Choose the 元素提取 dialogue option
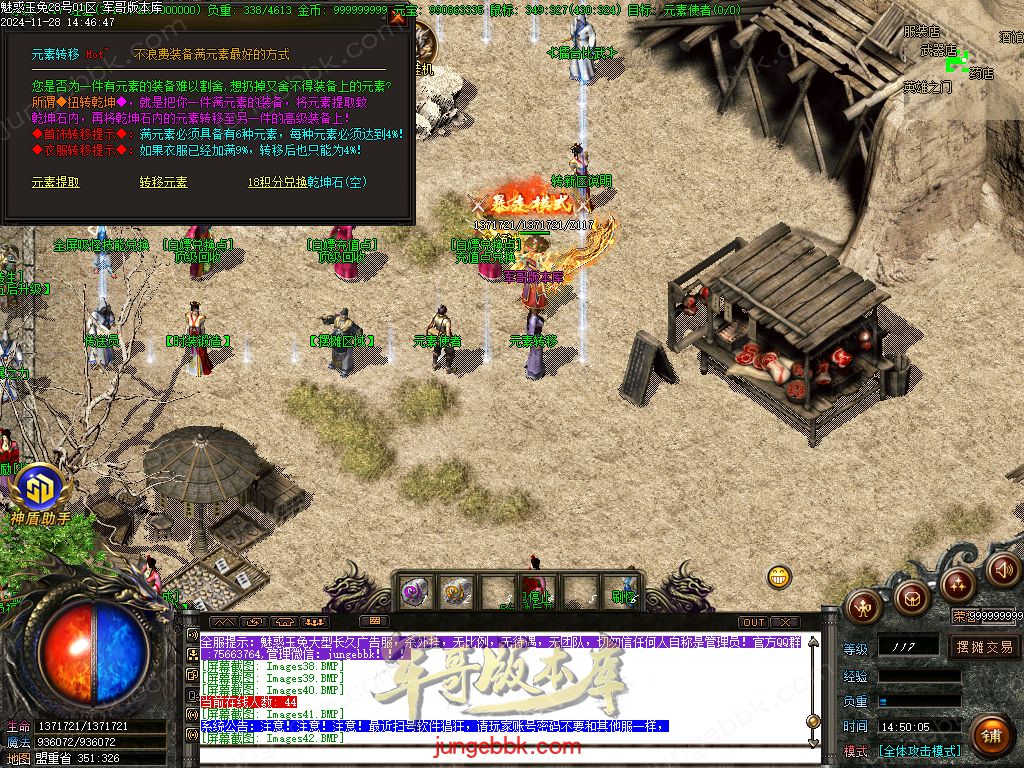This screenshot has width=1024, height=768. (55, 182)
